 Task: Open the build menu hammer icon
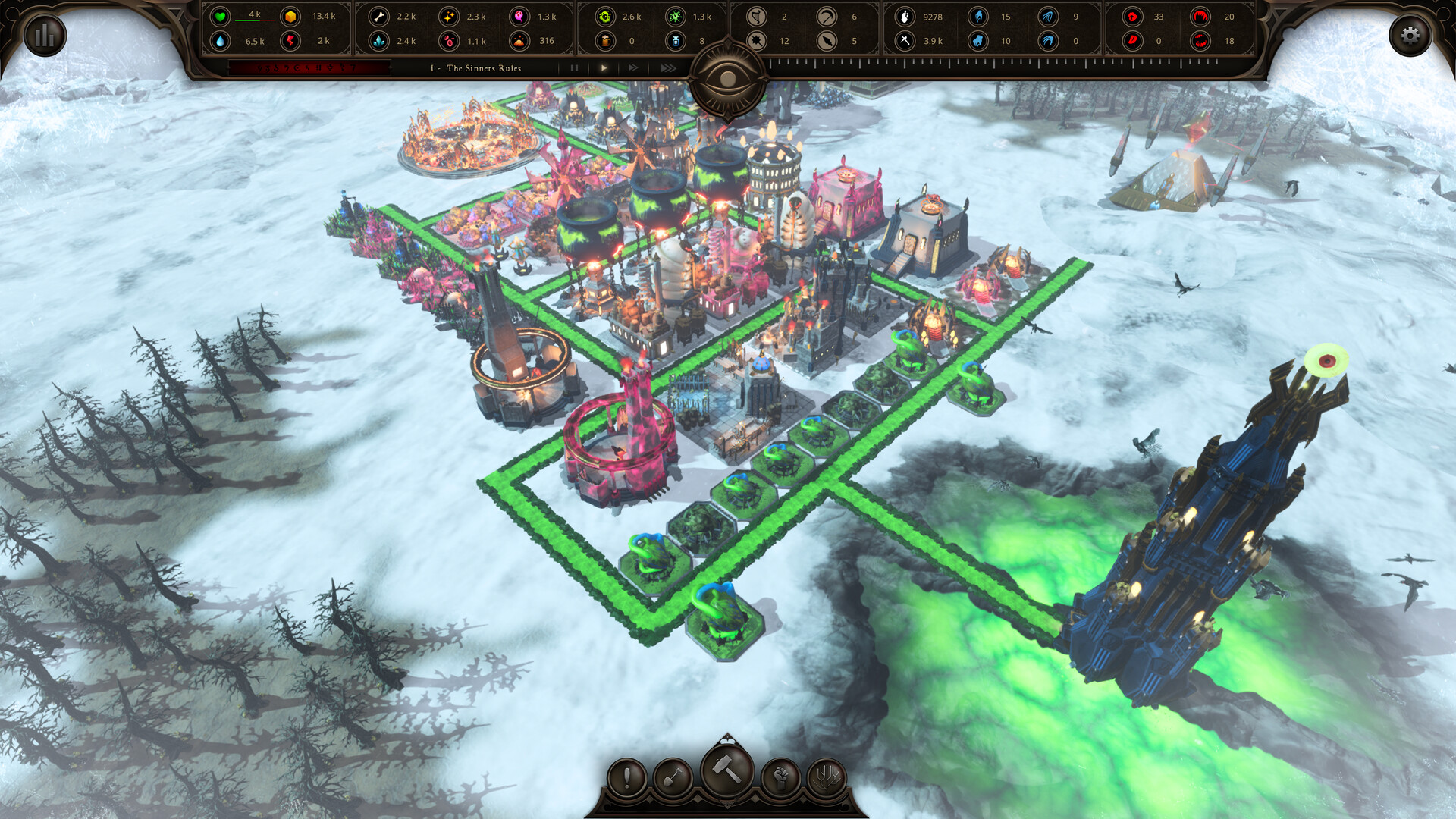726,770
